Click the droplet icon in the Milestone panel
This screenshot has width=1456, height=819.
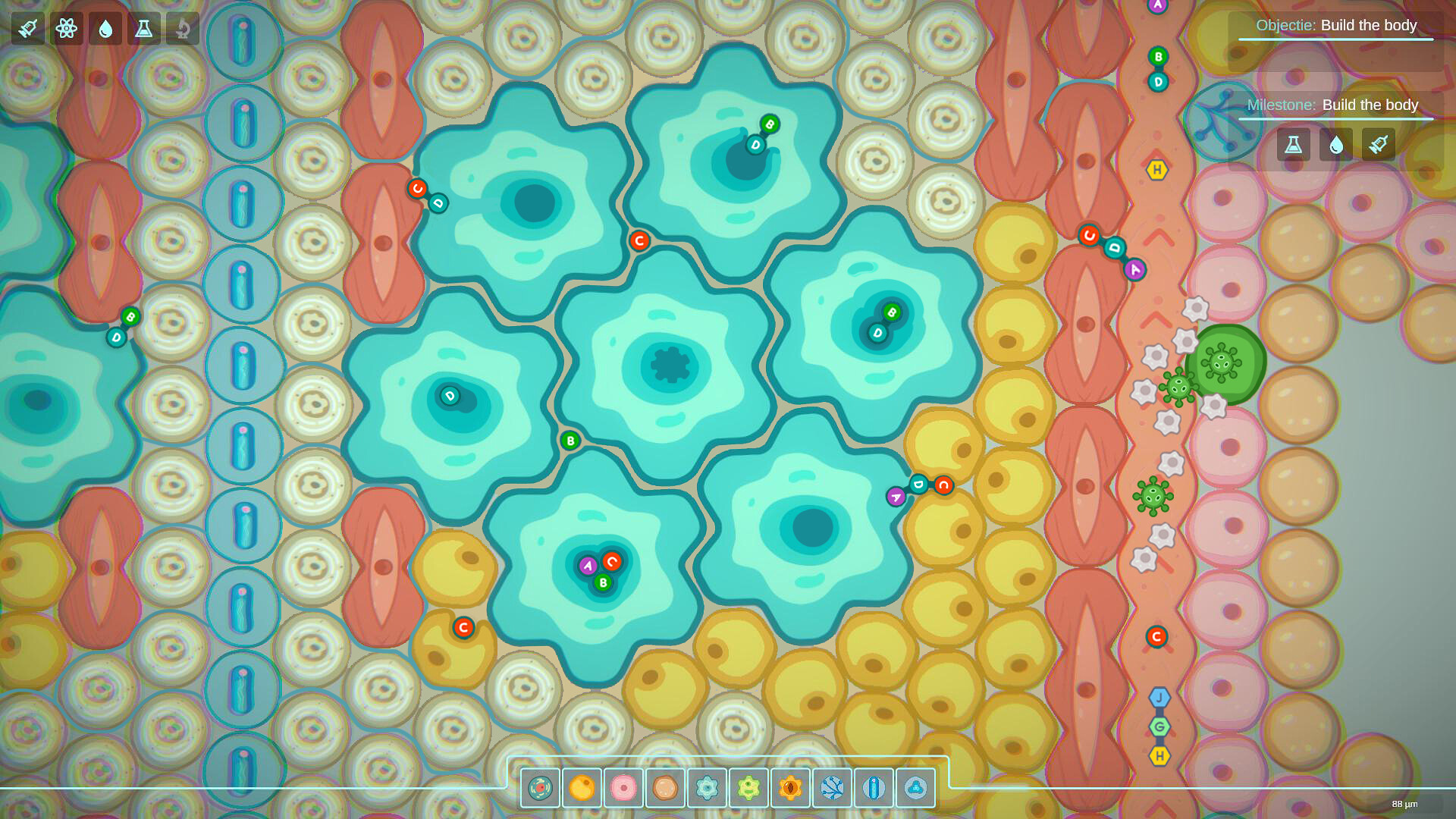[1335, 144]
